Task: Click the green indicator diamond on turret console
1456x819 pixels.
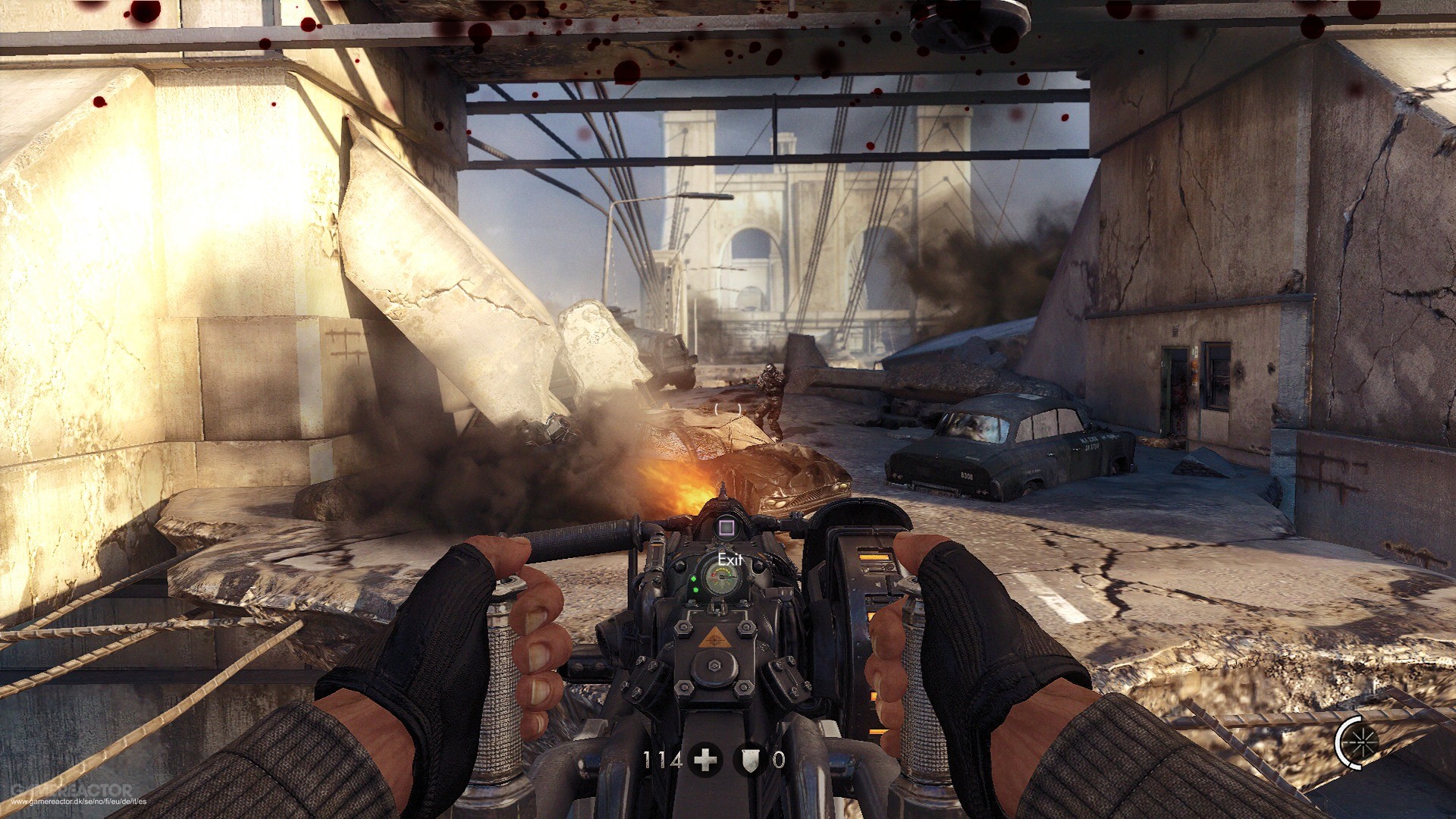Action: point(694,578)
